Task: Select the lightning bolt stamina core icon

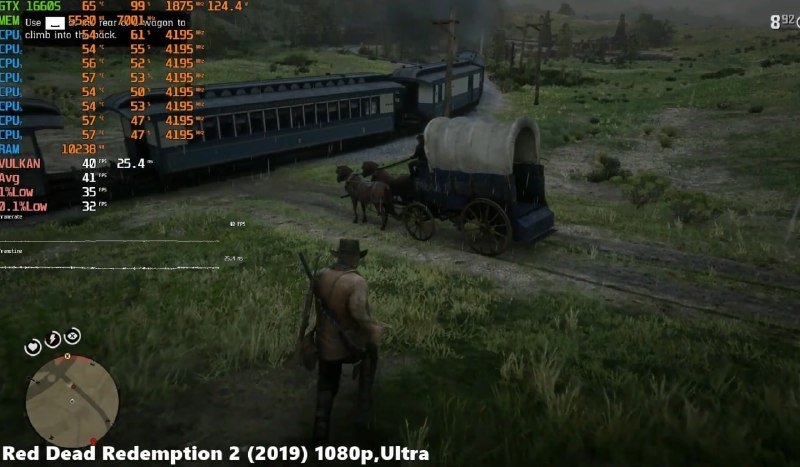Action: (52, 339)
